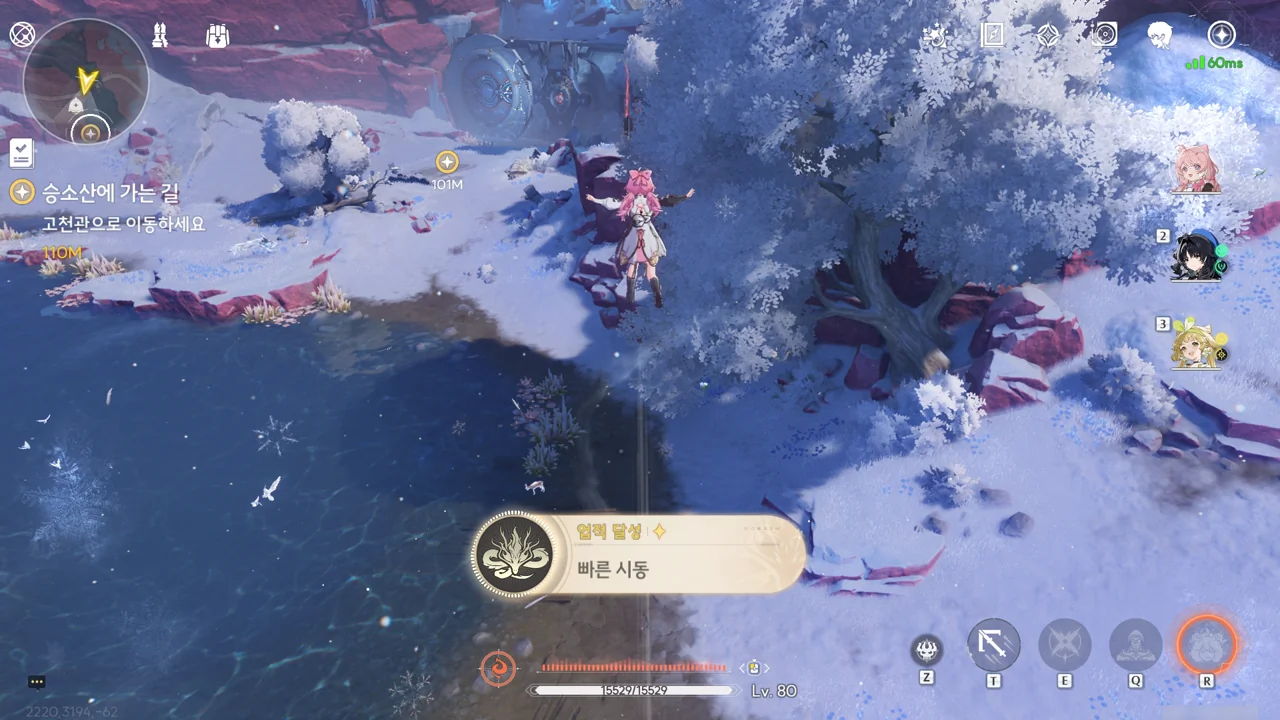Open the four-point star diamond icon
This screenshot has width=1280, height=720.
[x=1047, y=36]
